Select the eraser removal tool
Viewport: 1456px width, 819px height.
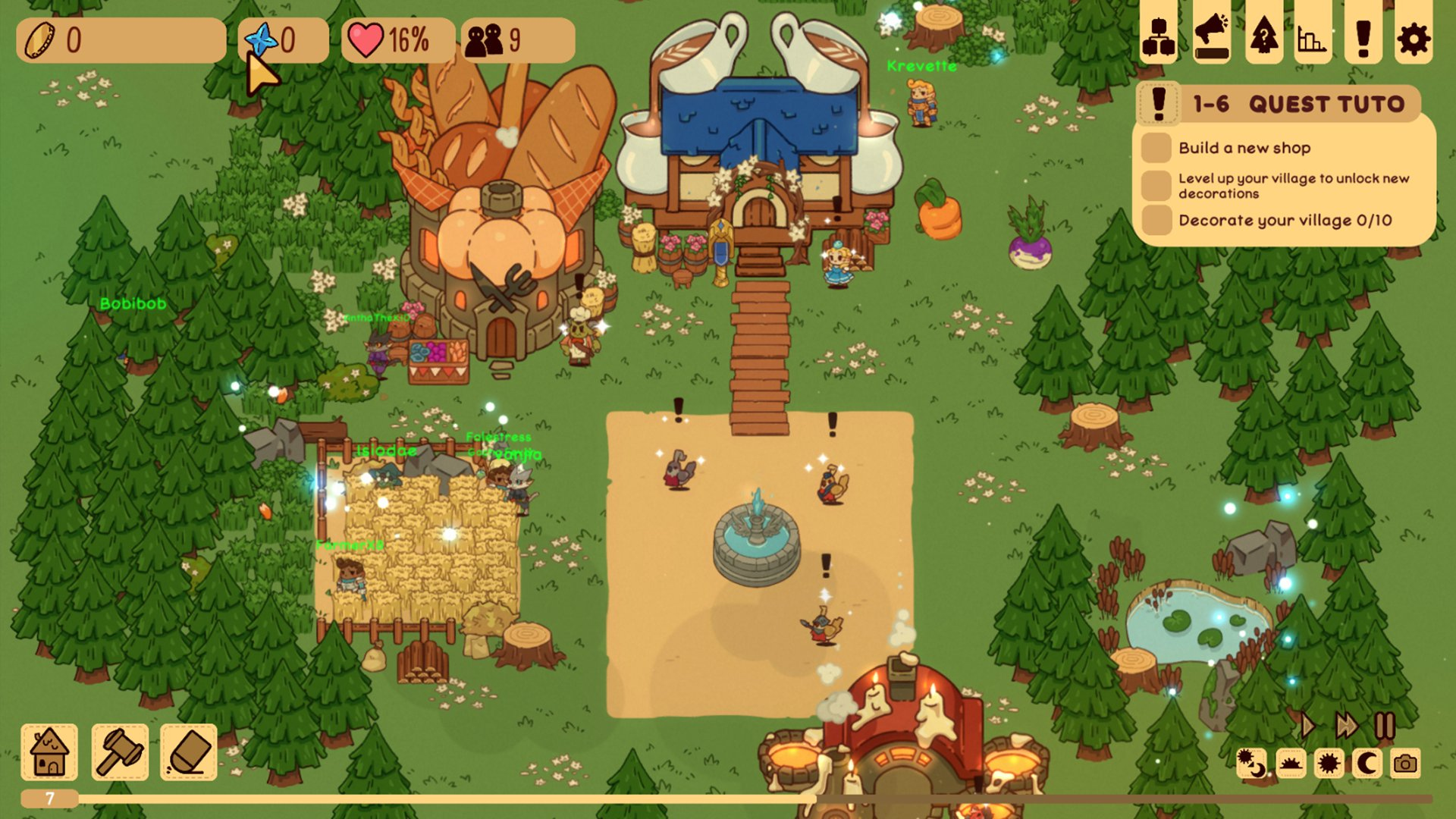click(x=189, y=752)
